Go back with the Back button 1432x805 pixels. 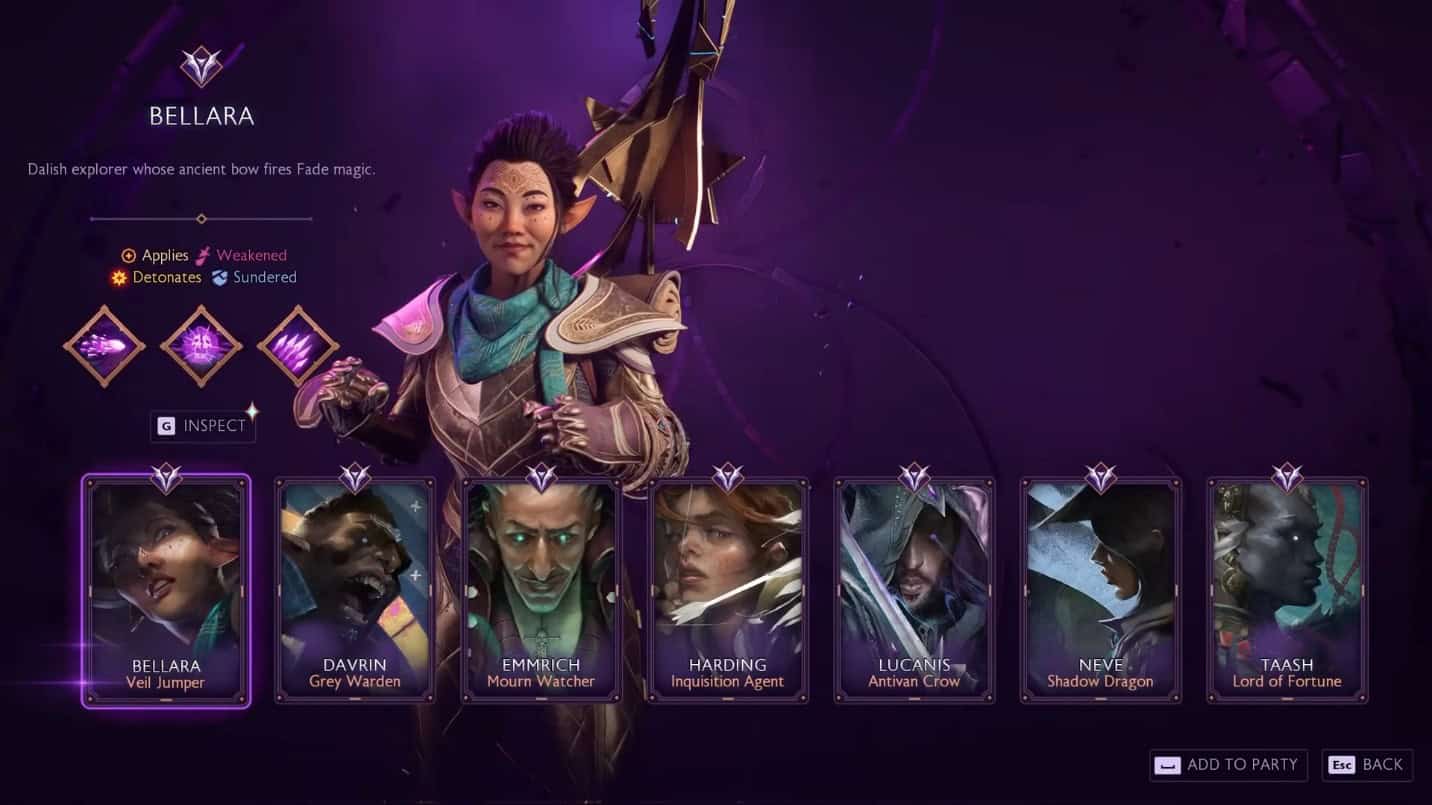1367,765
